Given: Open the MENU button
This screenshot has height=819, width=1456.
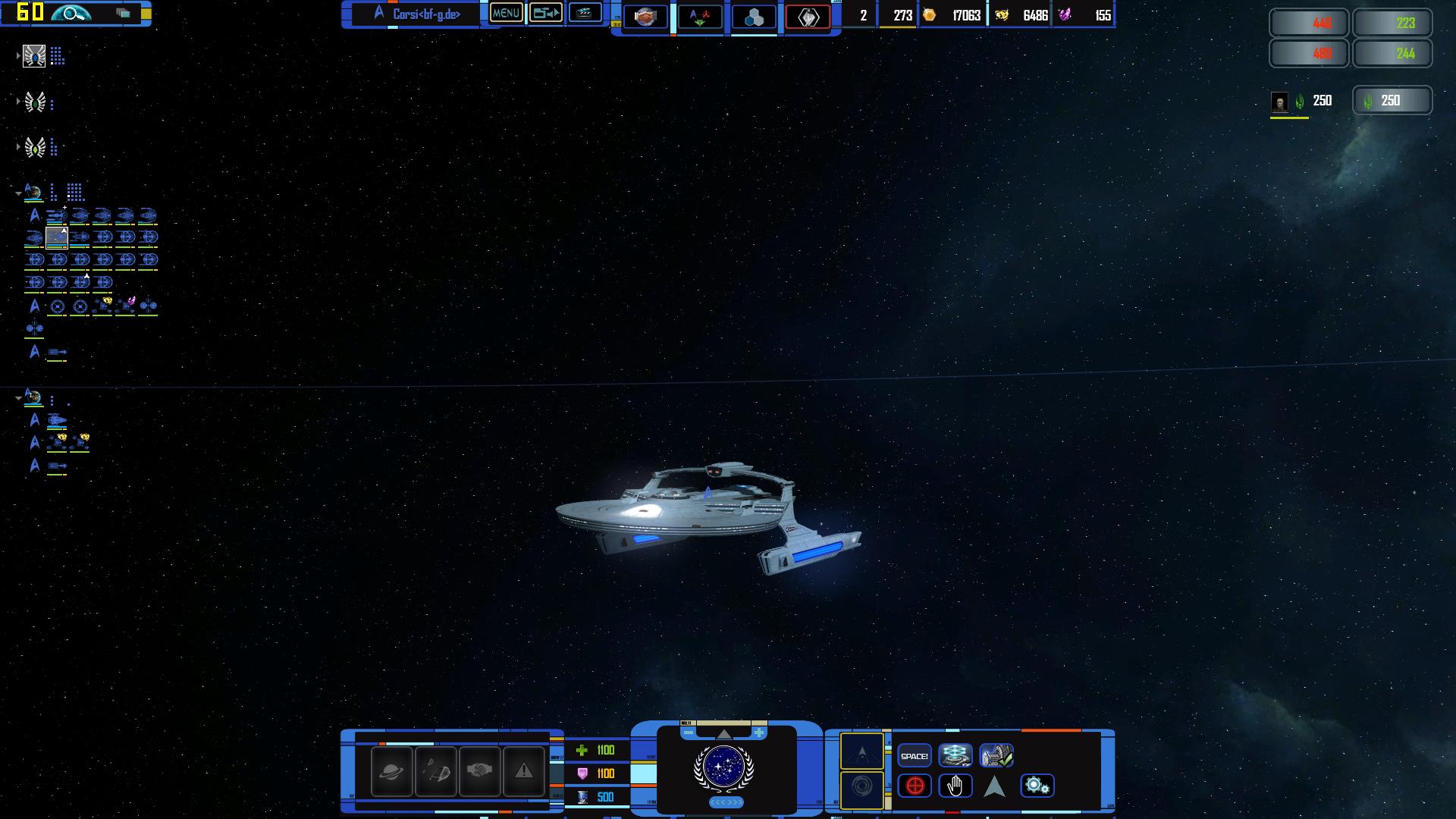Looking at the screenshot, I should point(506,13).
